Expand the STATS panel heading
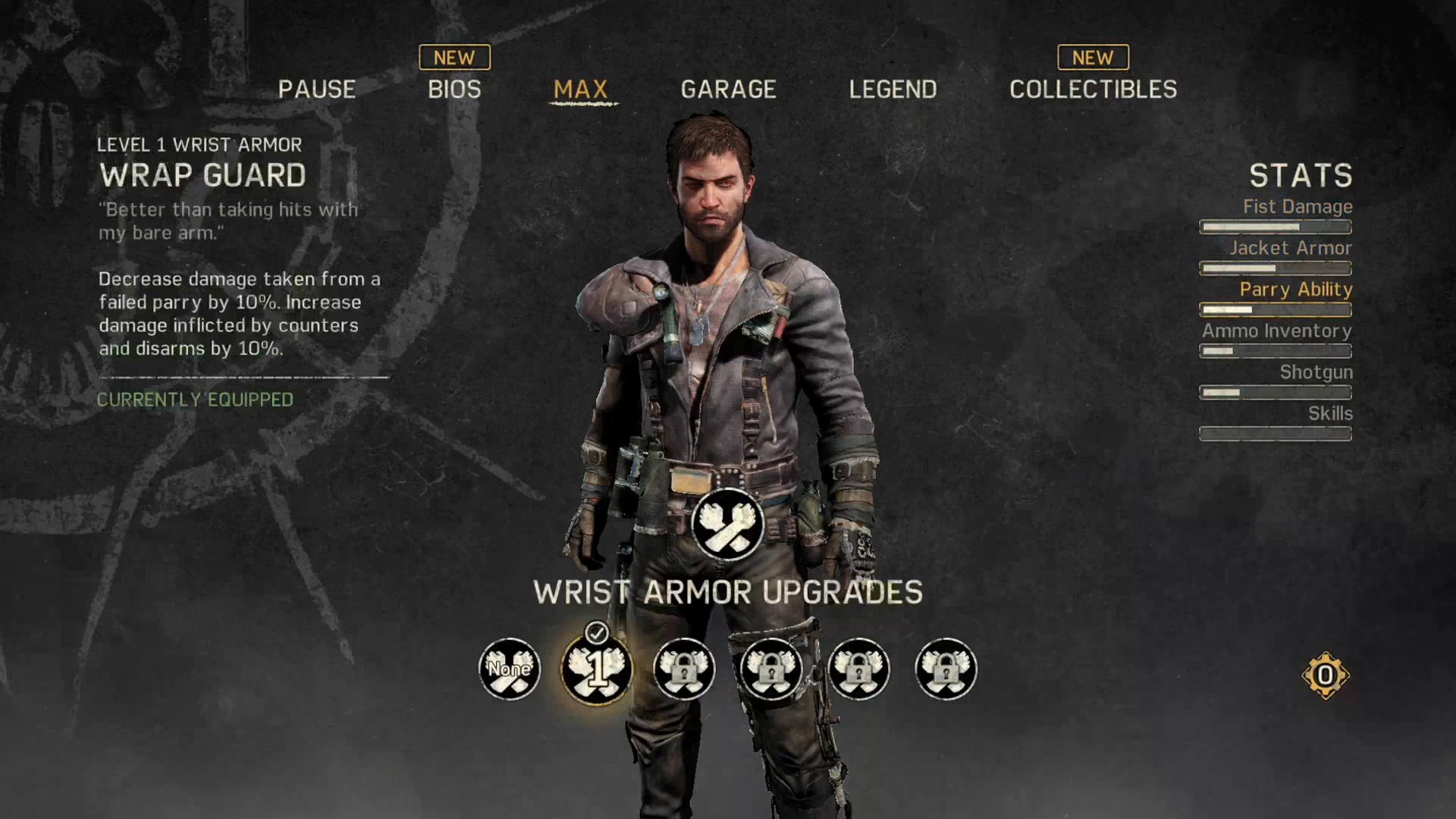 click(1302, 176)
